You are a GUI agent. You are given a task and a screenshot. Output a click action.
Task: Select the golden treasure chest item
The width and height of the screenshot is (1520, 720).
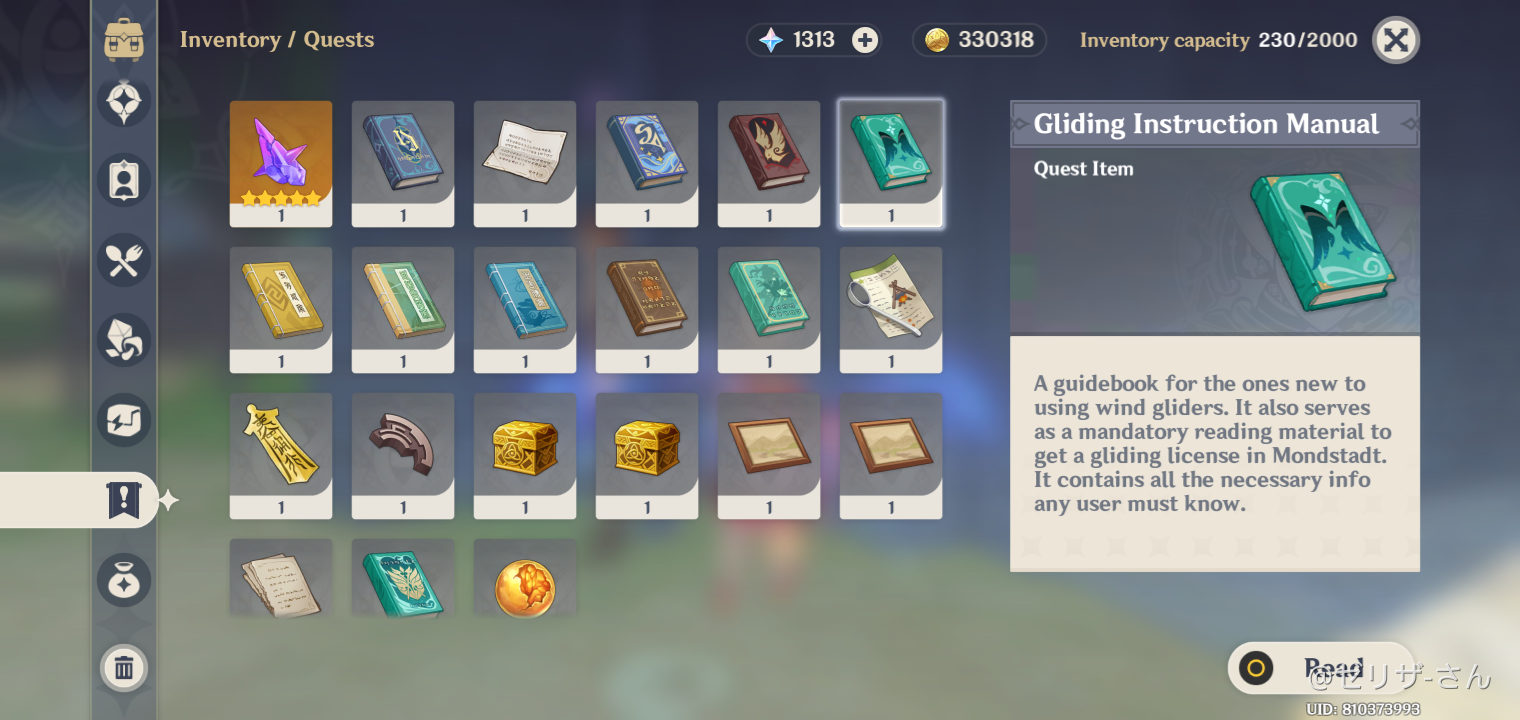pos(525,456)
